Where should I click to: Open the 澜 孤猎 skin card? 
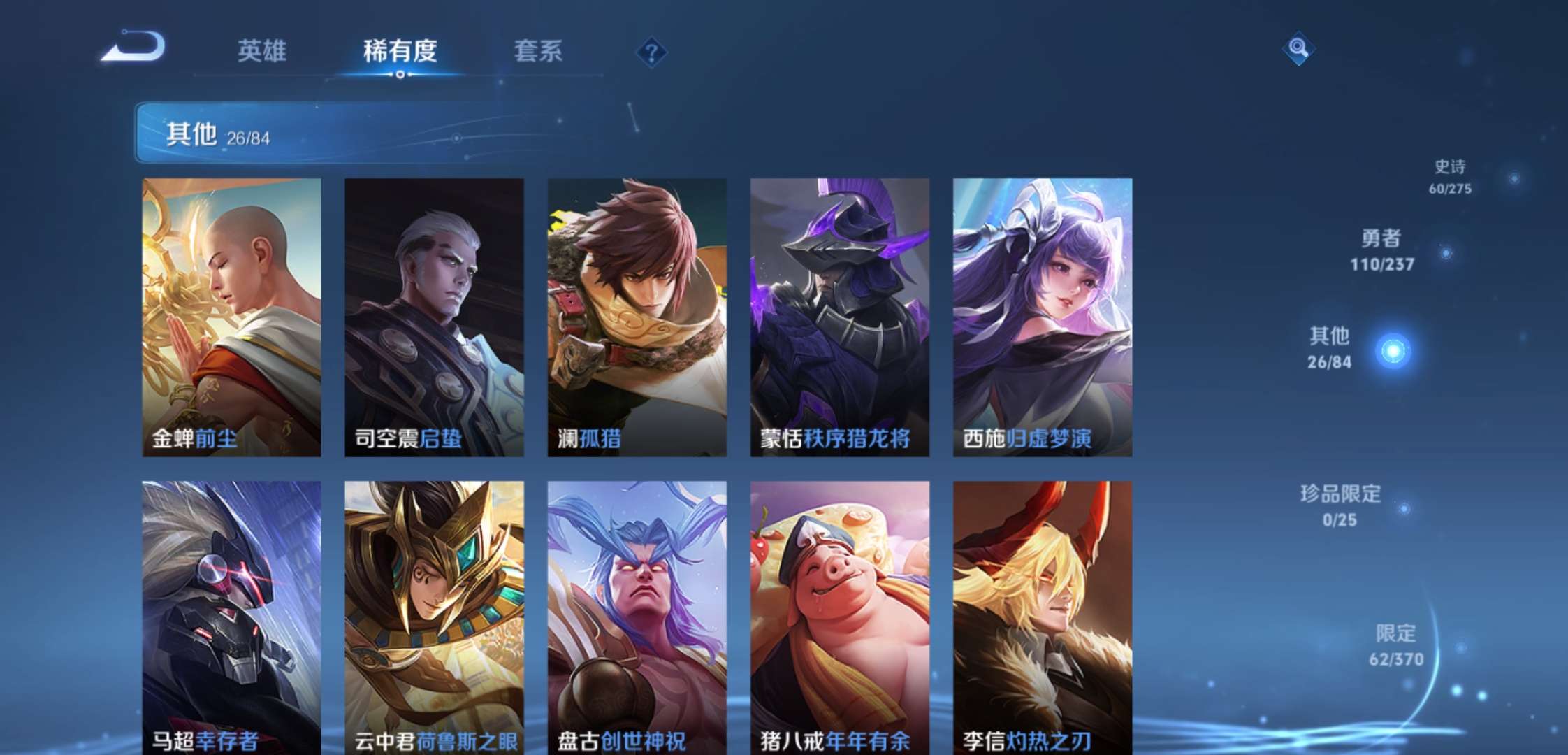[x=637, y=317]
